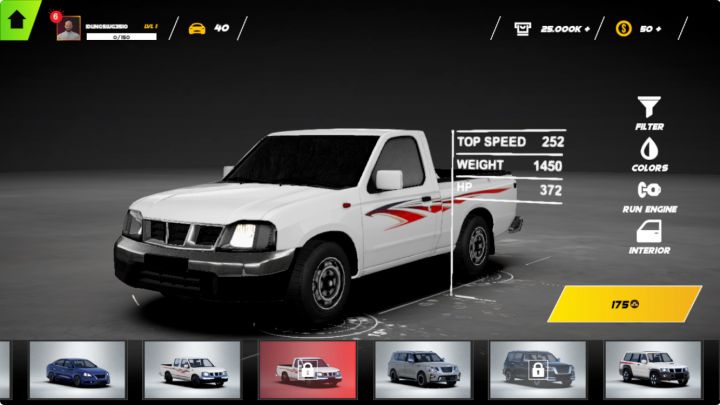
Task: Buy the pickup with the yellow 175 button
Action: pos(624,304)
